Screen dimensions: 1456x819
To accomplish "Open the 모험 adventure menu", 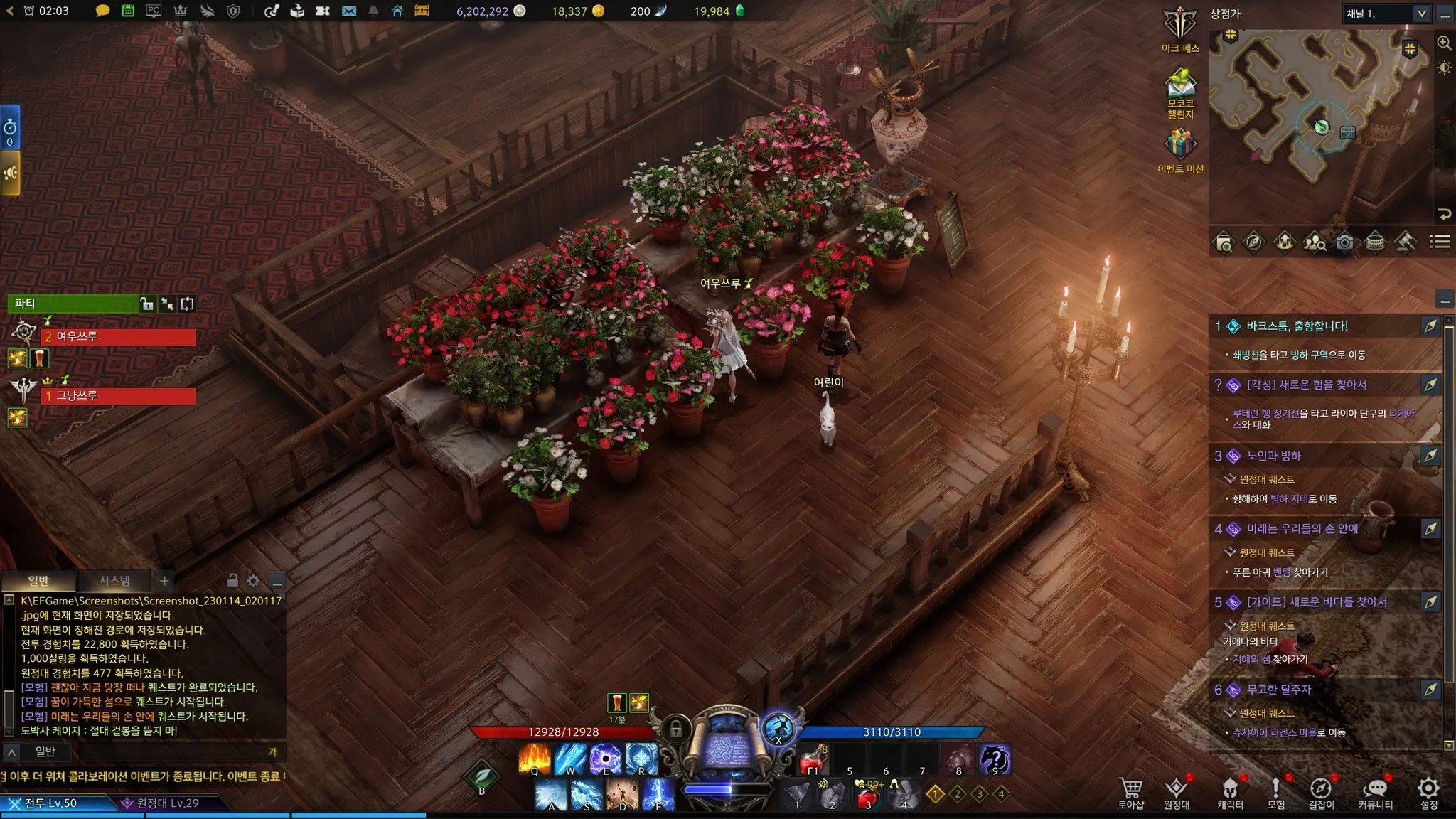I will click(1275, 792).
